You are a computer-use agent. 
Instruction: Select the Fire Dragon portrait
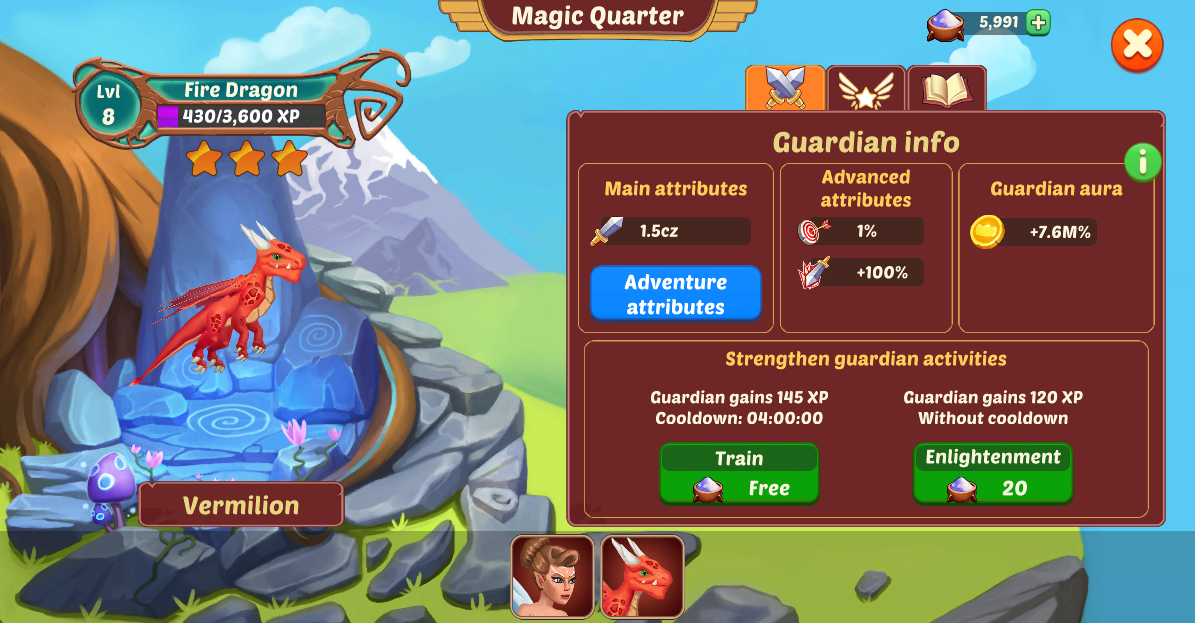[642, 576]
